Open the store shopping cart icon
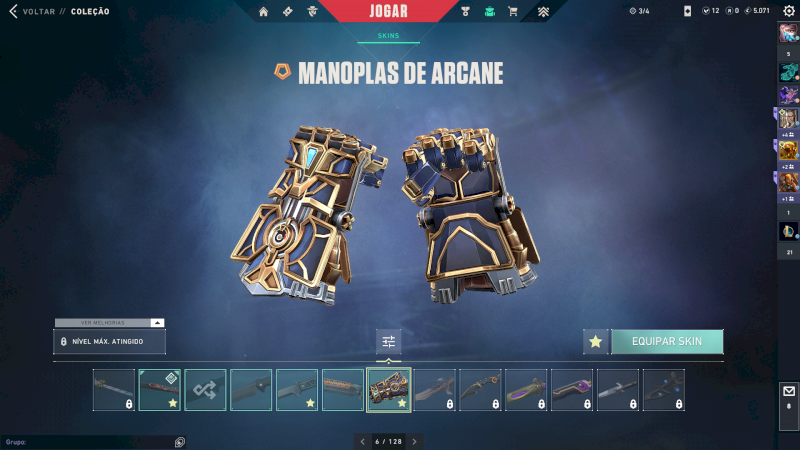The image size is (800, 450). [513, 12]
